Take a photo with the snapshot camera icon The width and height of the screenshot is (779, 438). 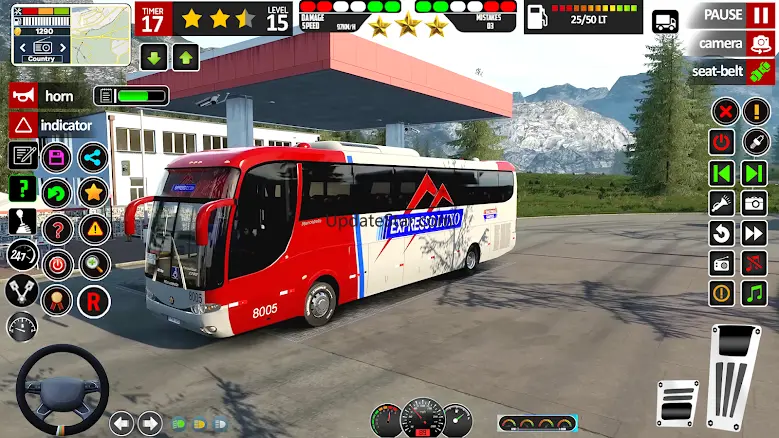[x=753, y=203]
